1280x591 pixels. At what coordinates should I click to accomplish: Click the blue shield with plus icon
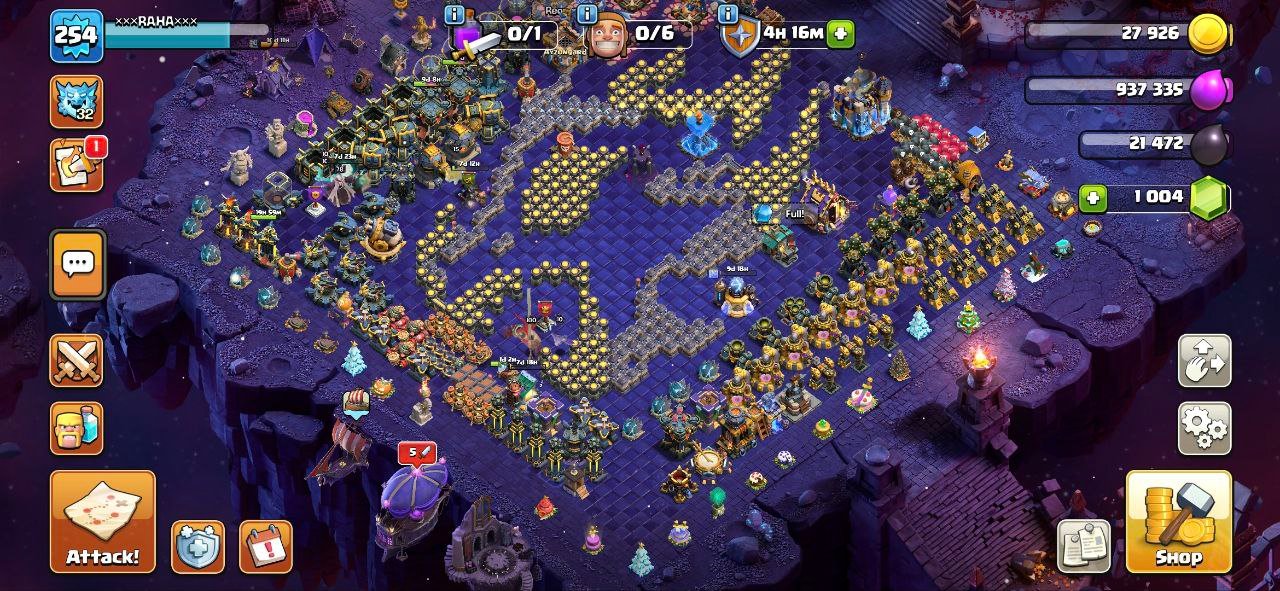tap(197, 547)
